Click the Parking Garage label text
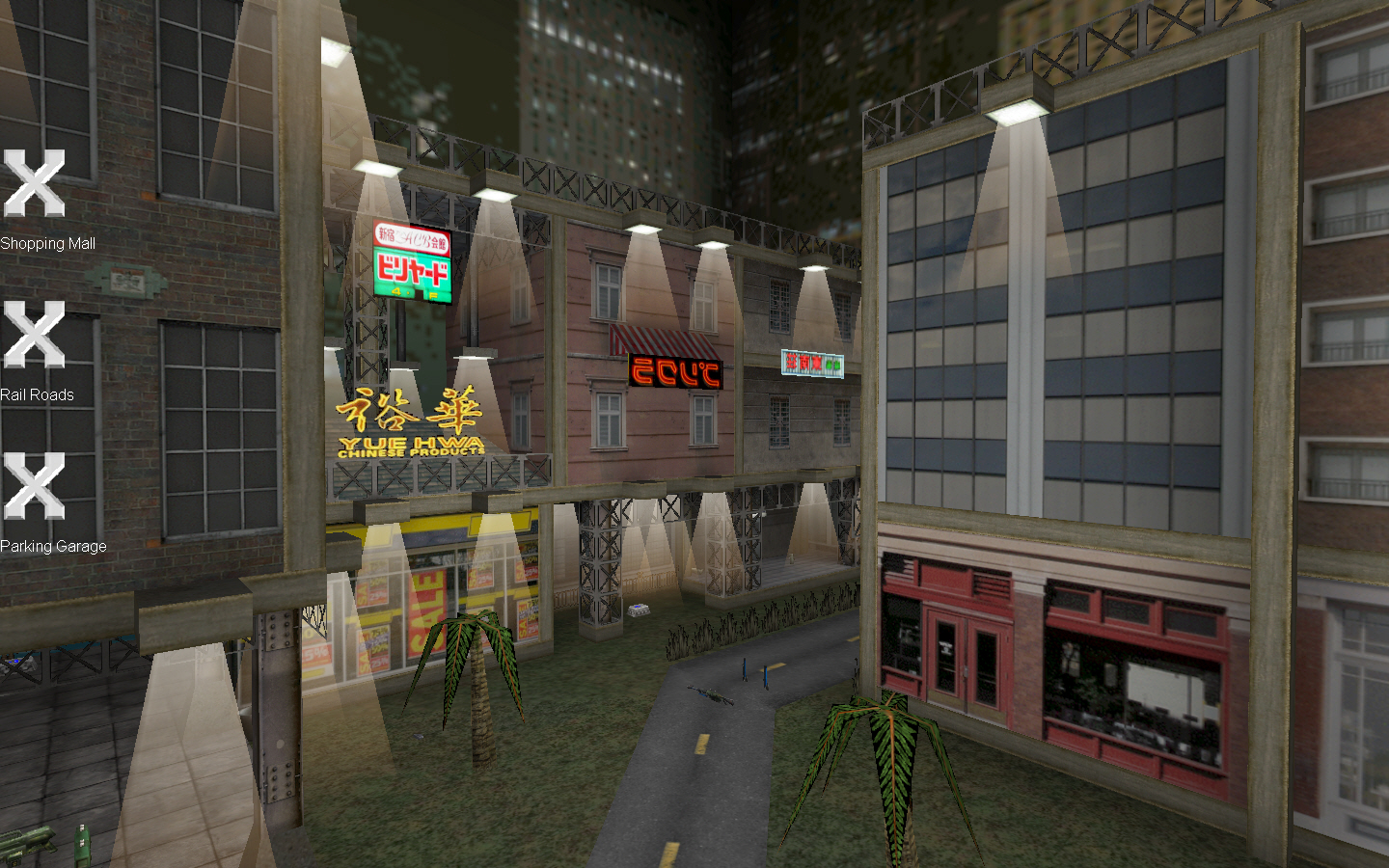The image size is (1389, 868). (x=53, y=546)
